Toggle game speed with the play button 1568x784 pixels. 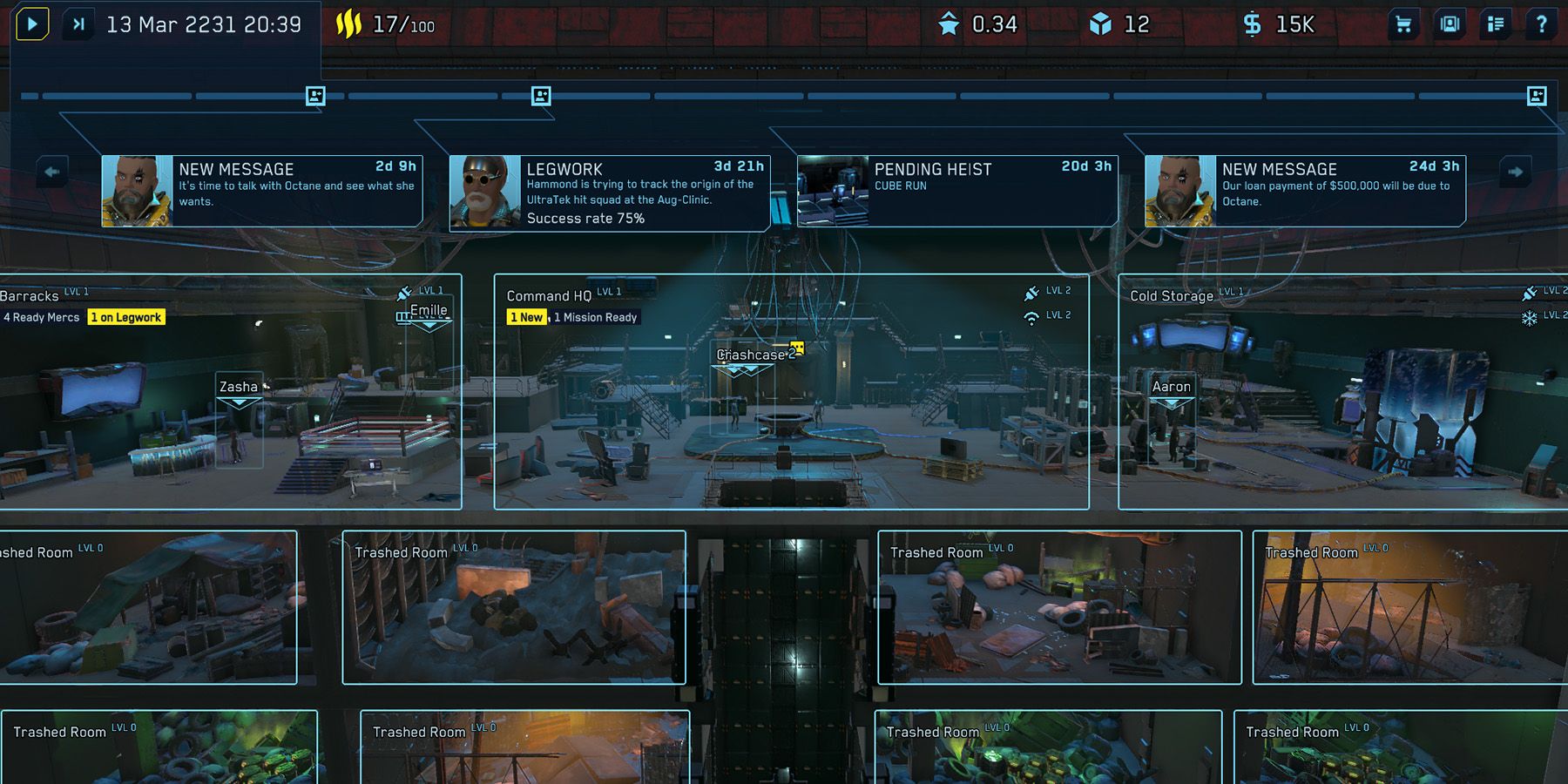click(x=32, y=24)
